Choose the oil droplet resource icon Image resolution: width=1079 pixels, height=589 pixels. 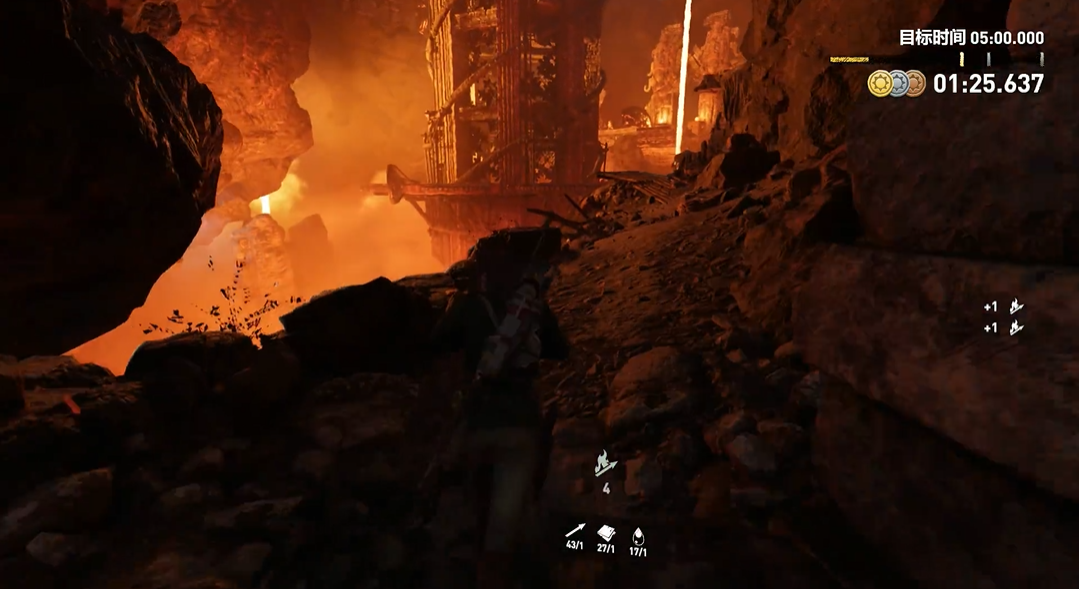pyautogui.click(x=637, y=533)
